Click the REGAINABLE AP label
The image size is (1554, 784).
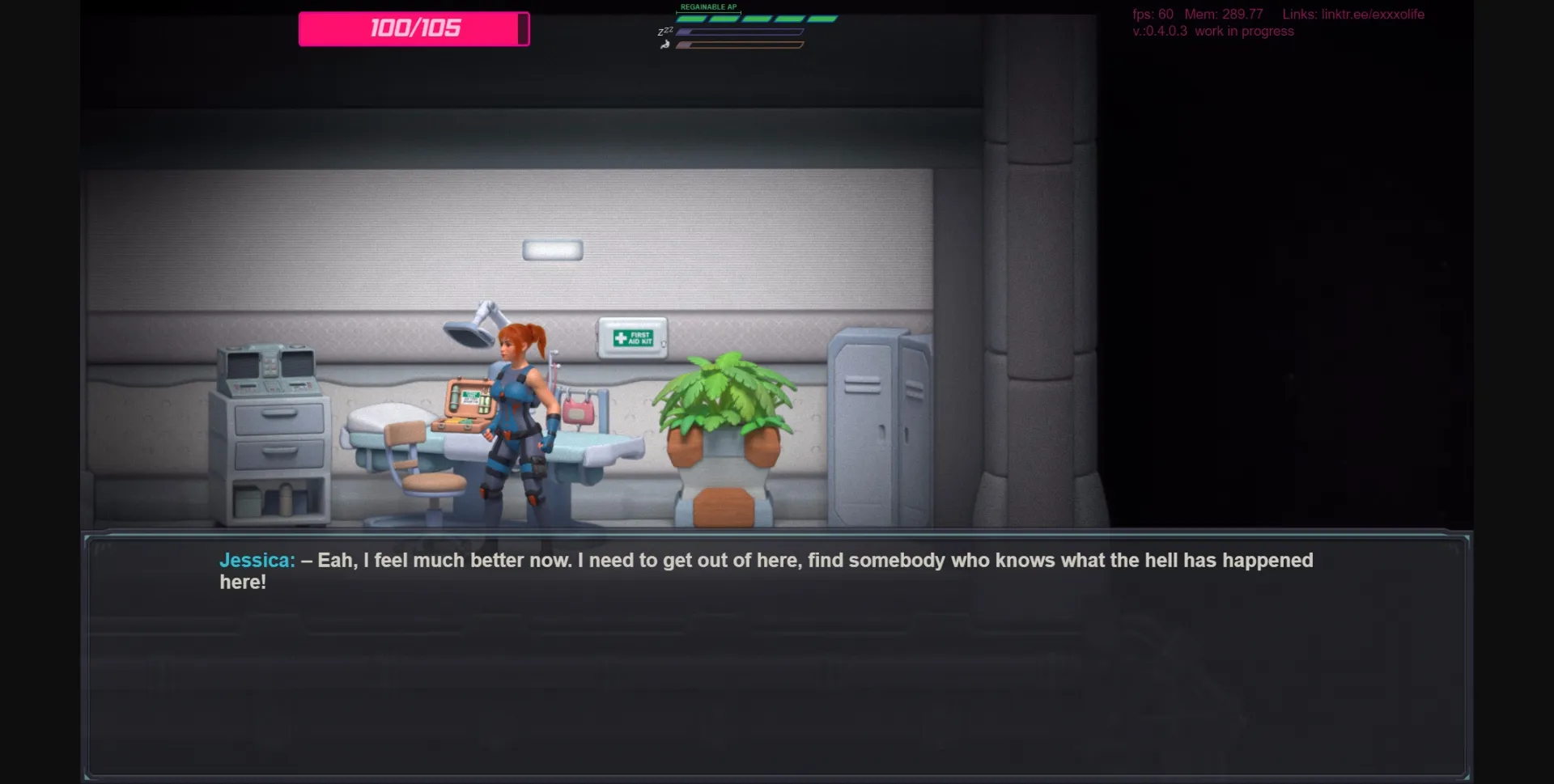(x=710, y=5)
